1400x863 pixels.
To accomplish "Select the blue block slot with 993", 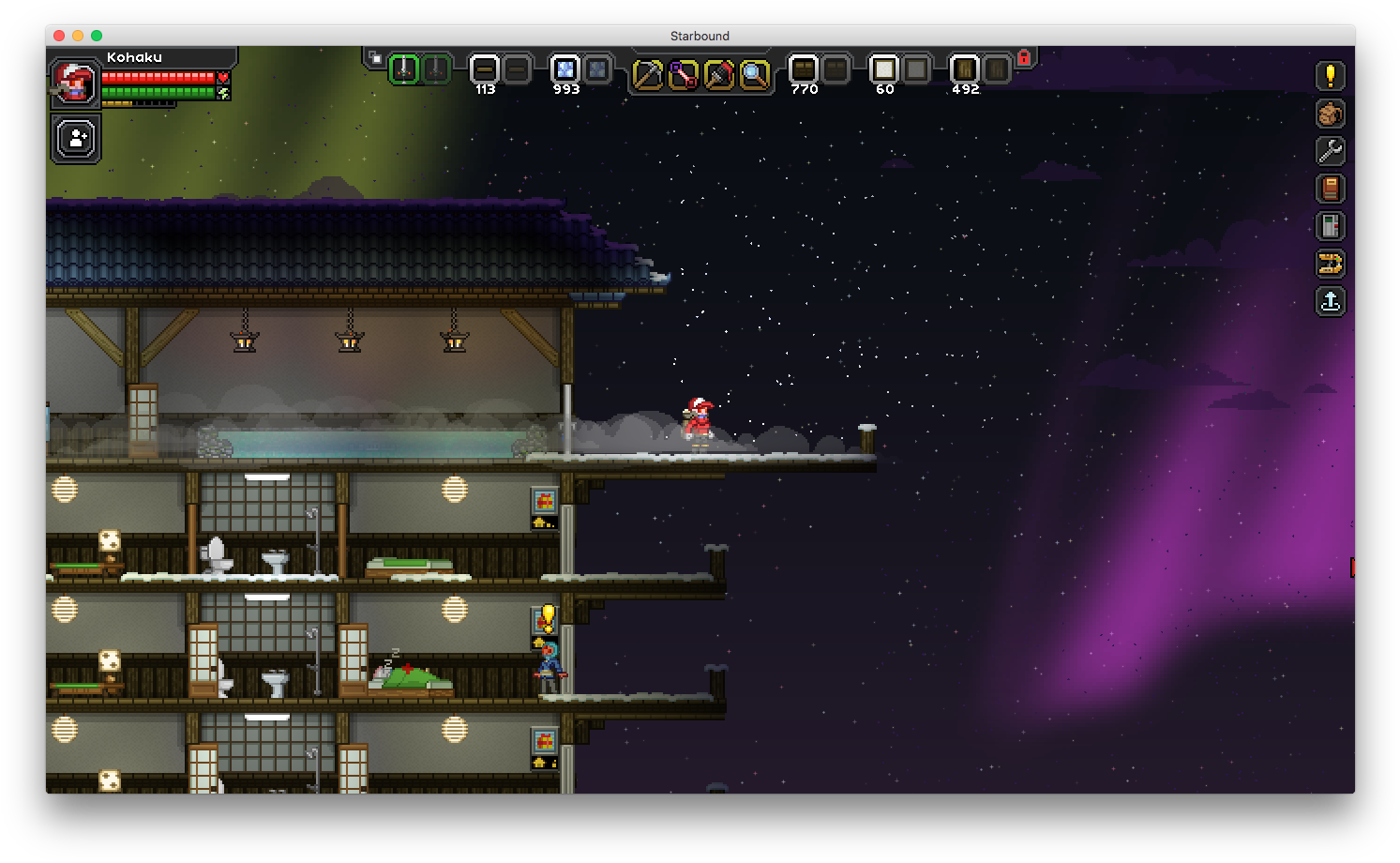I will click(565, 69).
